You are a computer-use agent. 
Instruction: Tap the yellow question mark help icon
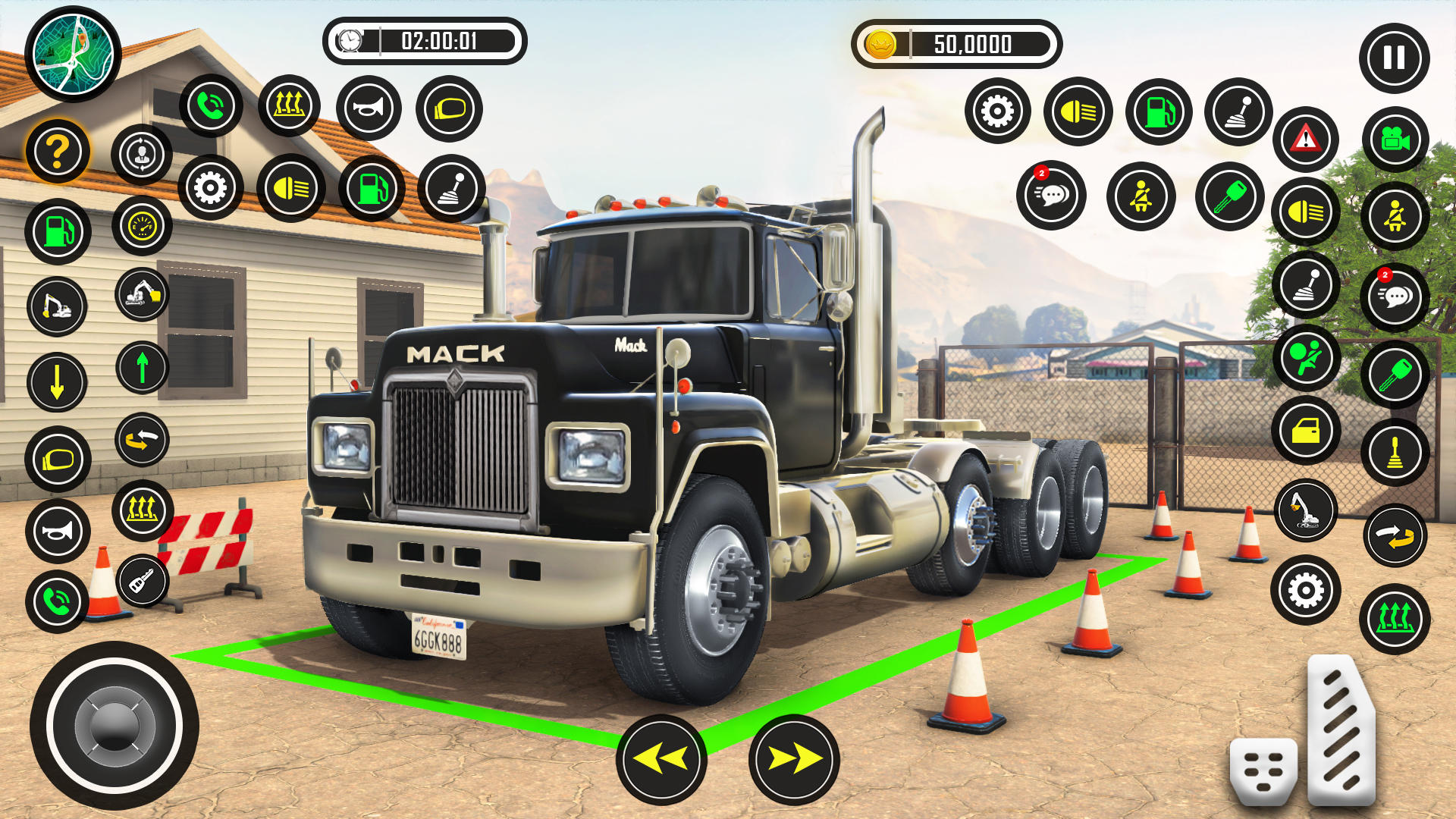(58, 151)
